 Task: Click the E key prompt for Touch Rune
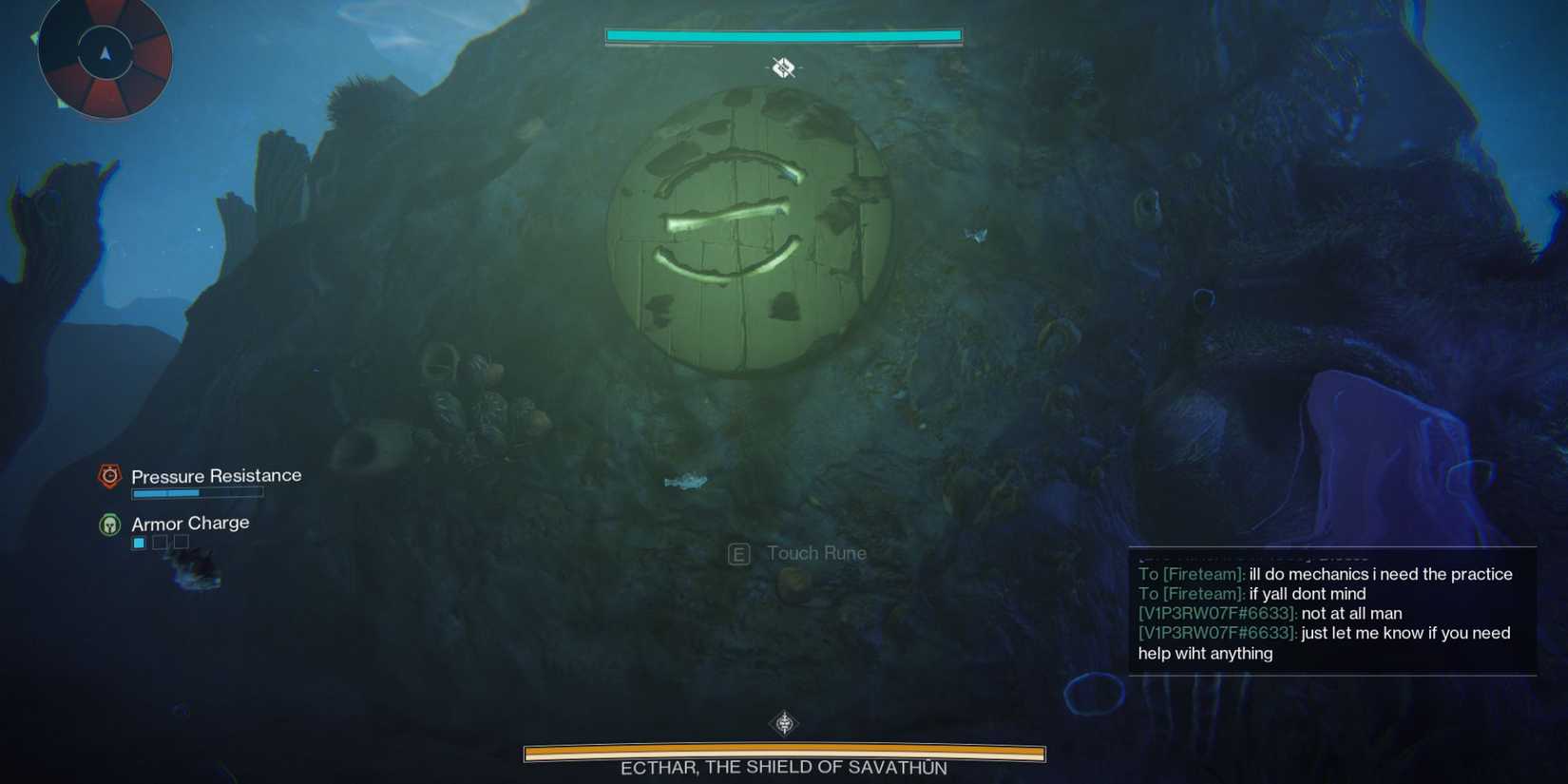pyautogui.click(x=737, y=553)
